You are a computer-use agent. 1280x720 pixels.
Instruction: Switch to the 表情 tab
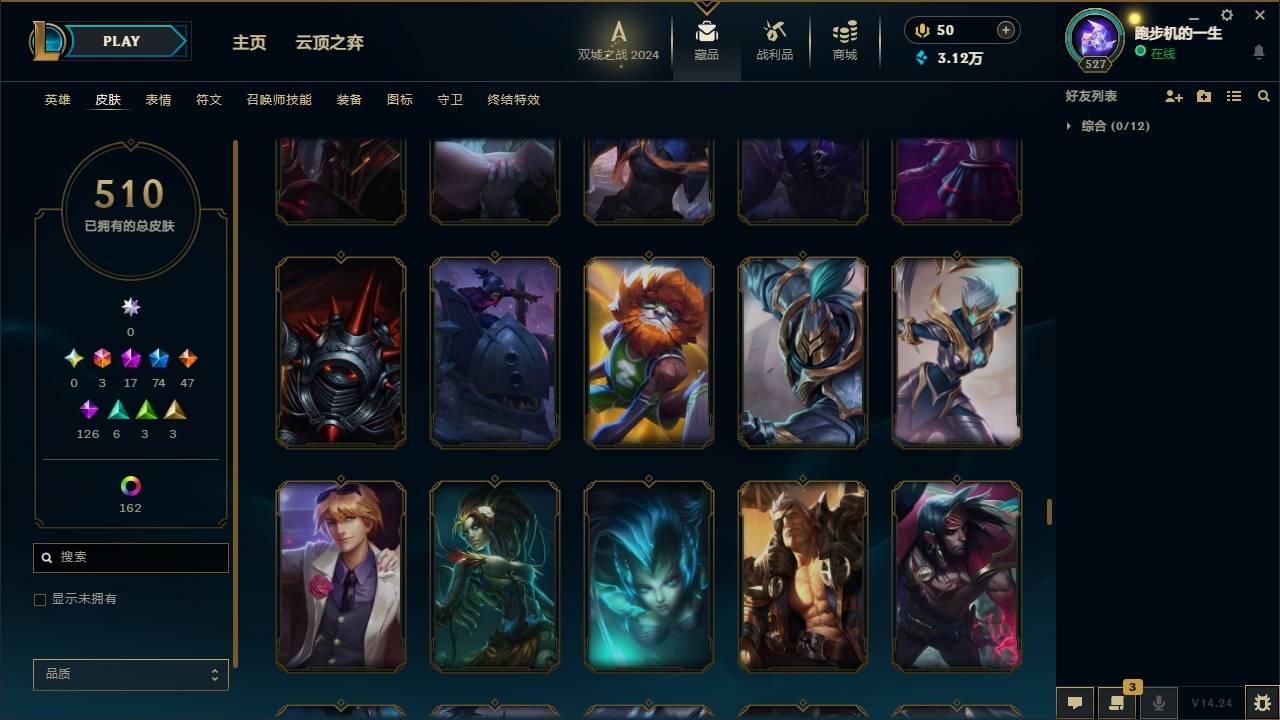coord(159,100)
